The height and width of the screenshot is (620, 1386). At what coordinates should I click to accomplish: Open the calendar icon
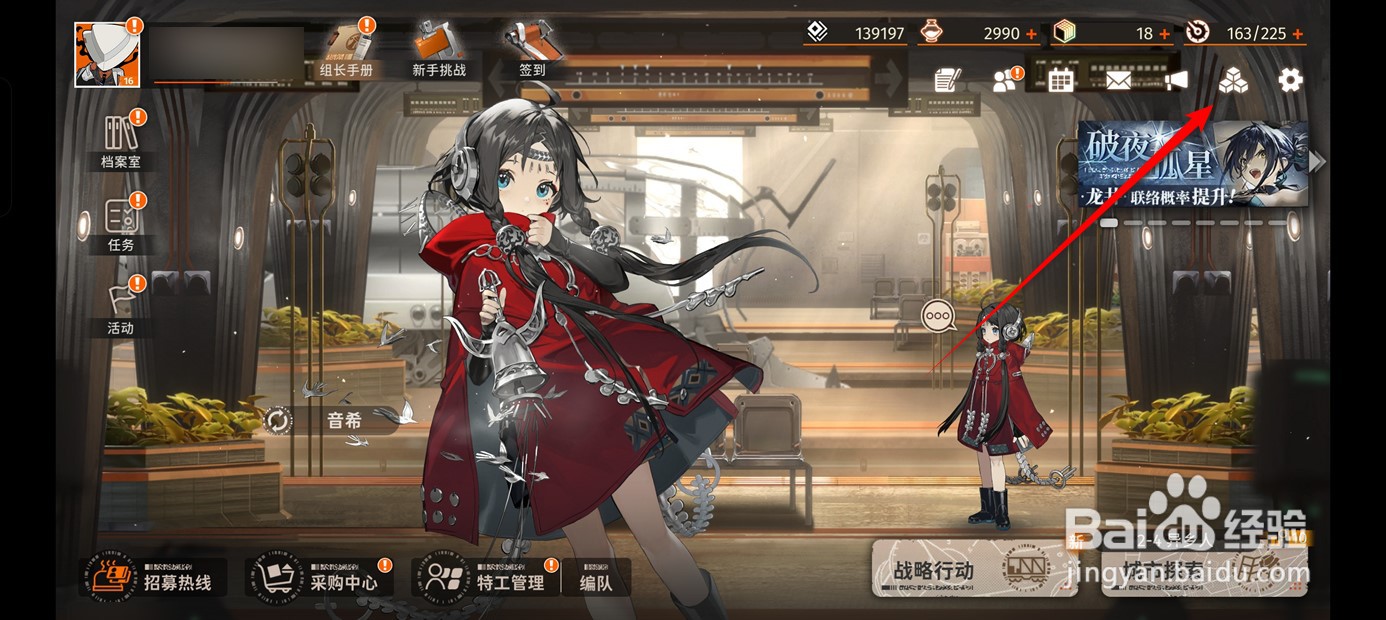[1061, 80]
